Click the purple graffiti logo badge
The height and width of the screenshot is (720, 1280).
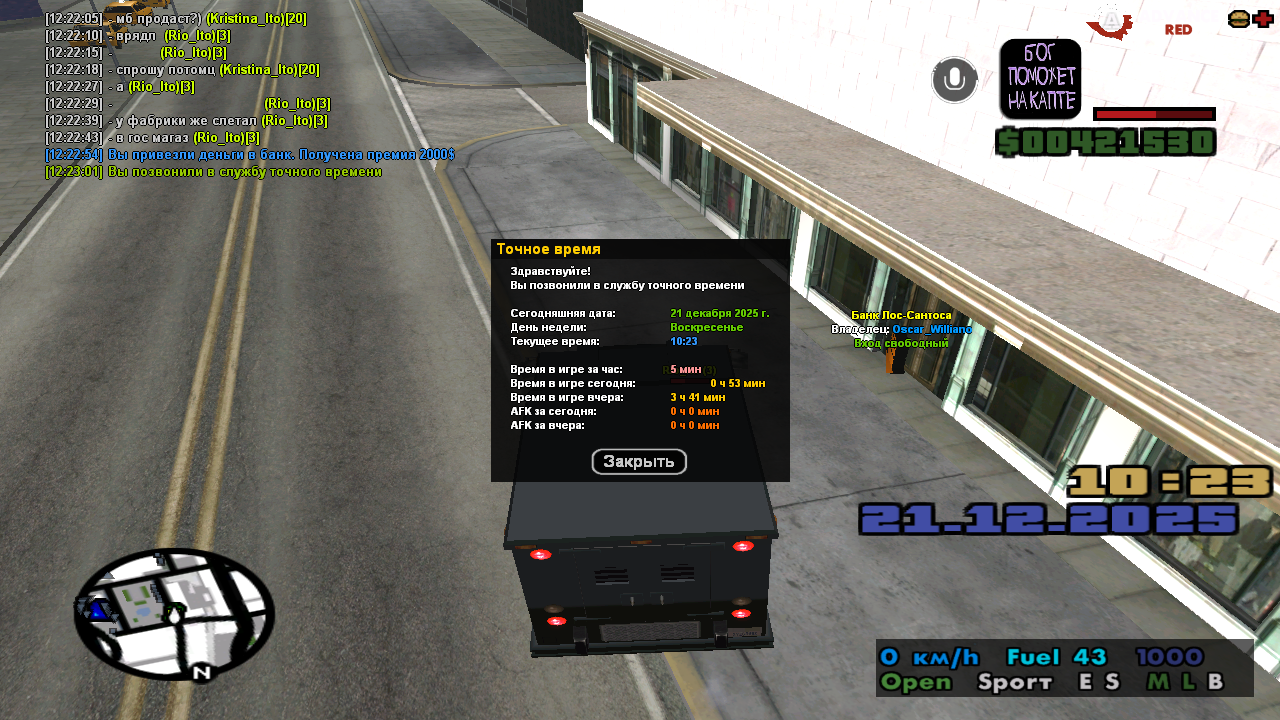1040,79
